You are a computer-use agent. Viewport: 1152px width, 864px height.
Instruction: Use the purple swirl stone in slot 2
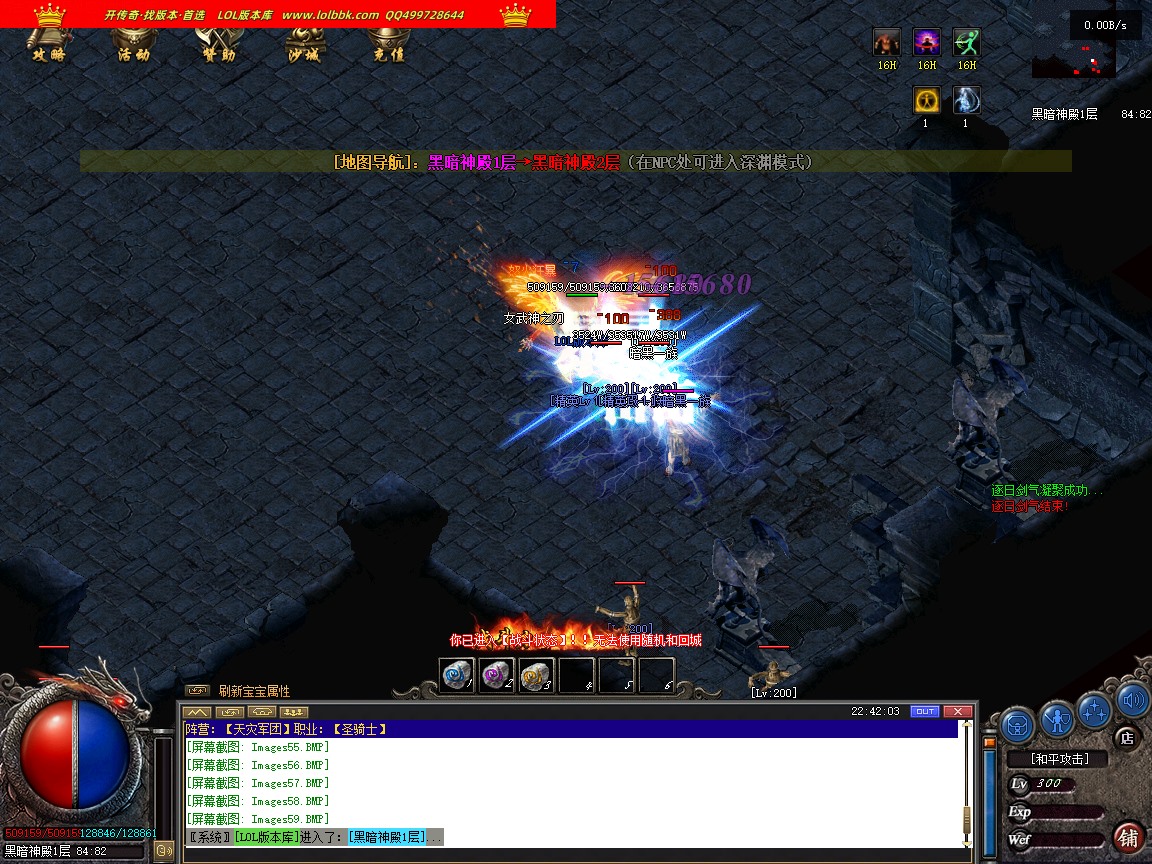pos(497,675)
